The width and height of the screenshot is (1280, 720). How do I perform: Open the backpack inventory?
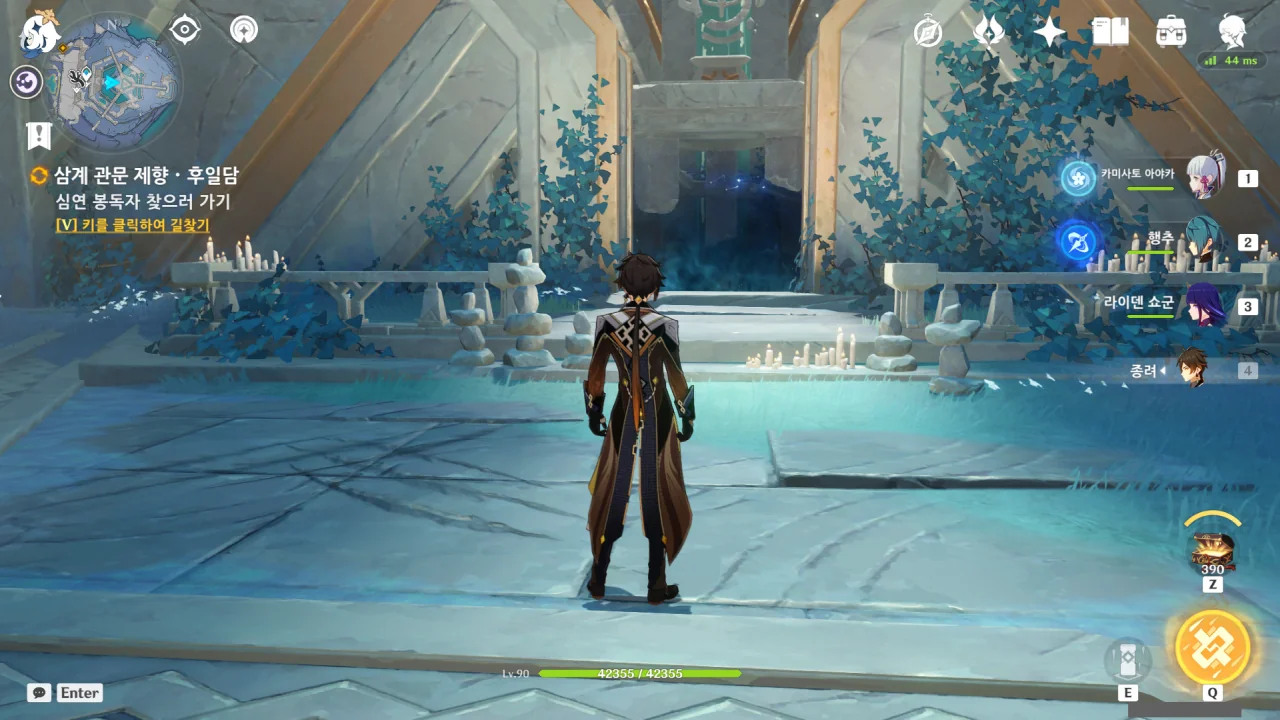1171,32
